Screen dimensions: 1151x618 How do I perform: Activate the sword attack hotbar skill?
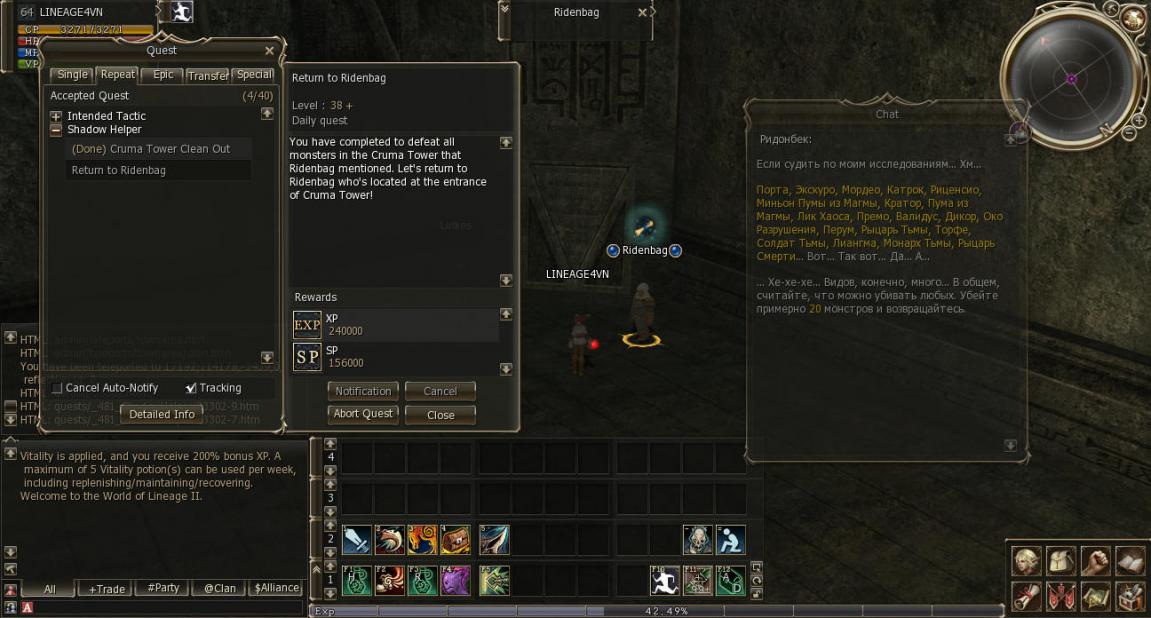pos(357,540)
